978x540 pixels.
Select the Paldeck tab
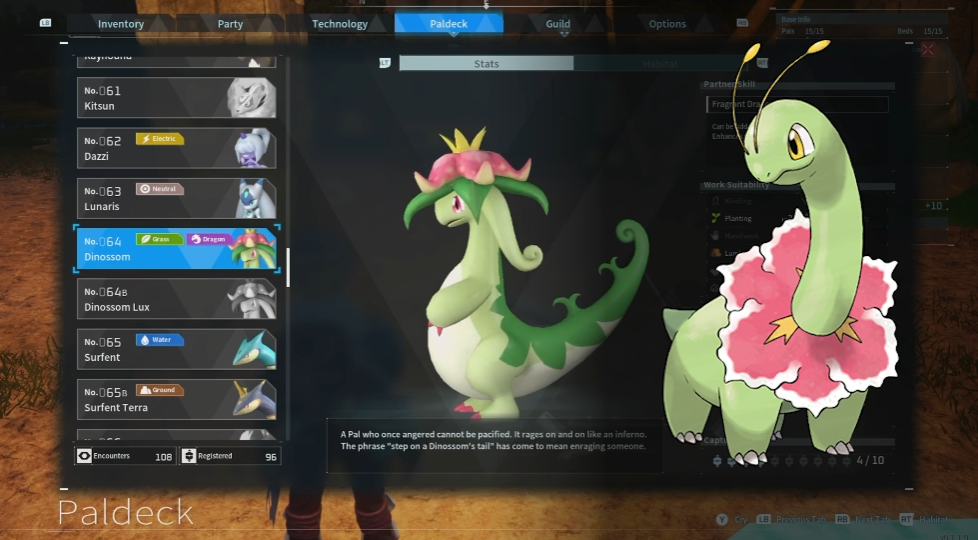pyautogui.click(x=449, y=24)
